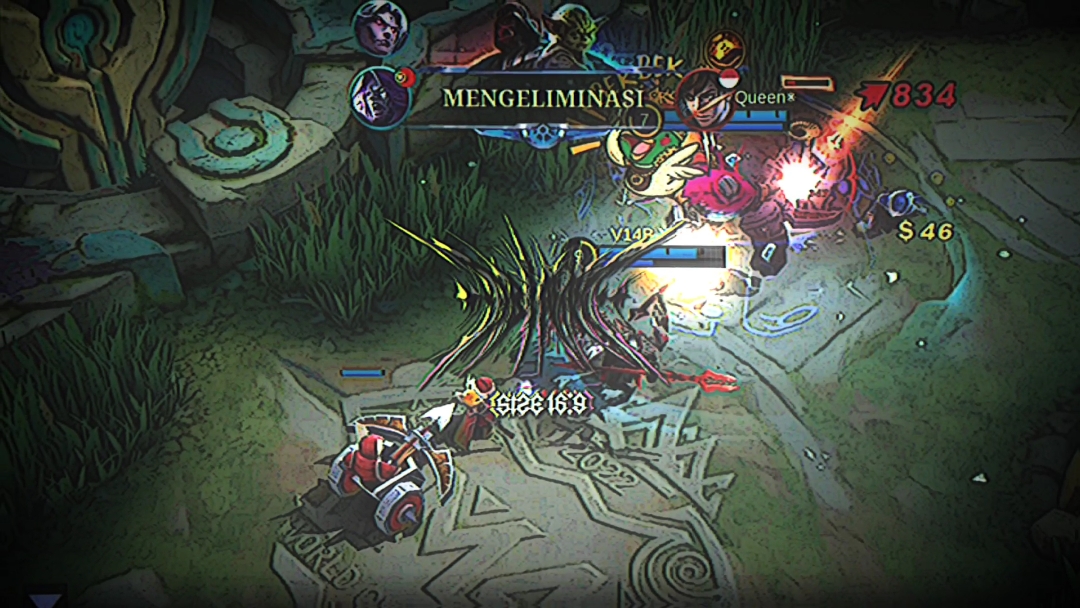1080x608 pixels.
Task: Select the assisting hero portrait above the banner
Action: (x=380, y=30)
